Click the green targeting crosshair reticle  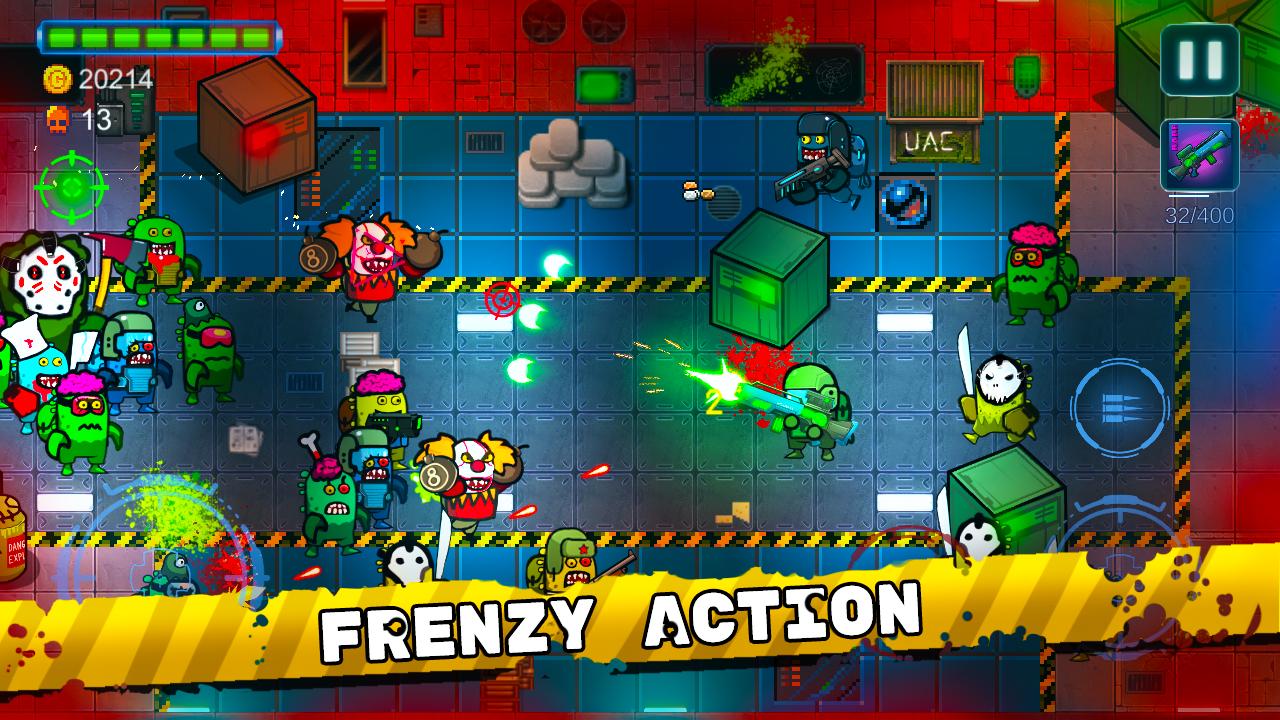coord(70,188)
